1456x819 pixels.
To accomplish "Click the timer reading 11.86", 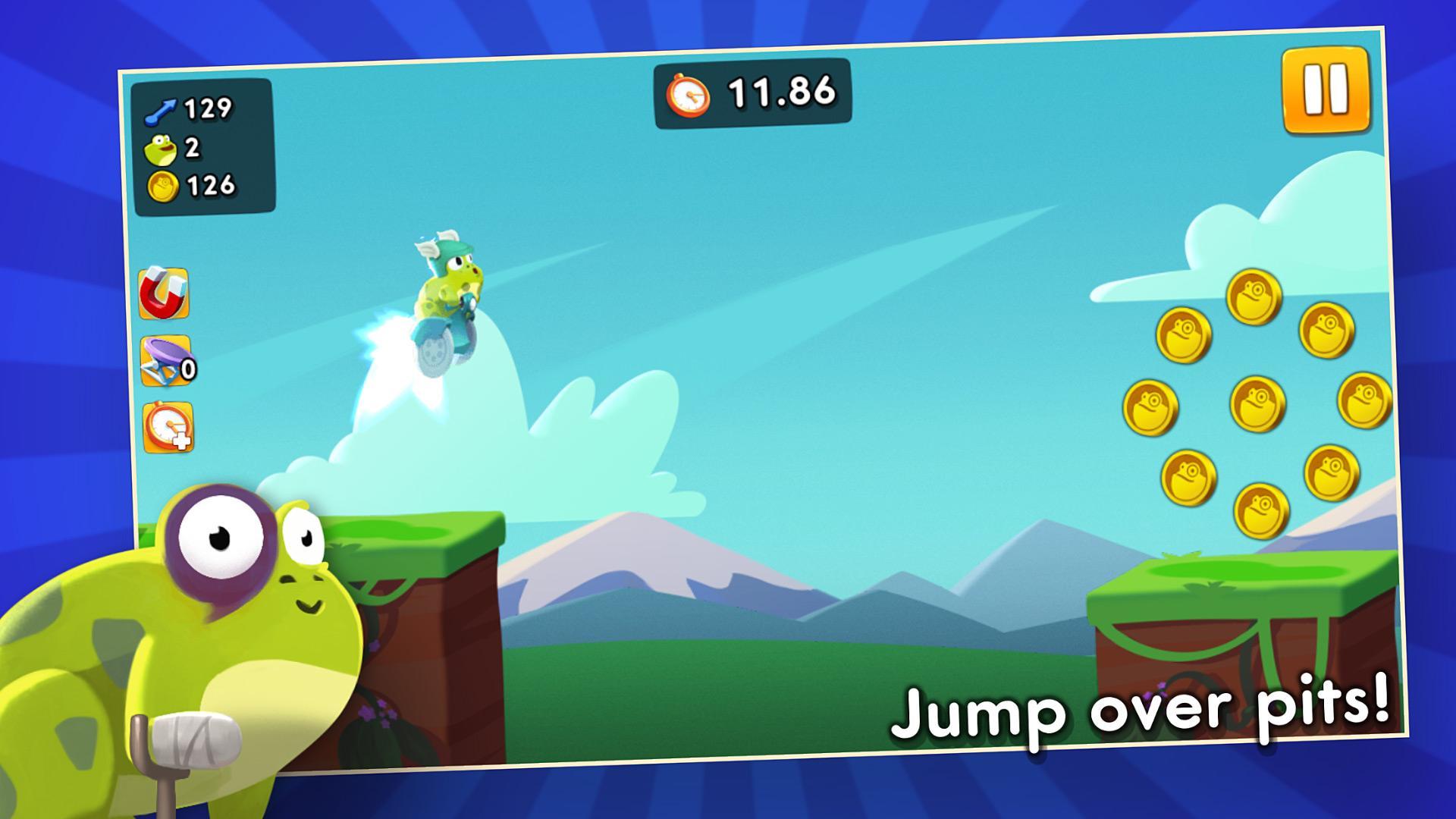I will click(780, 93).
